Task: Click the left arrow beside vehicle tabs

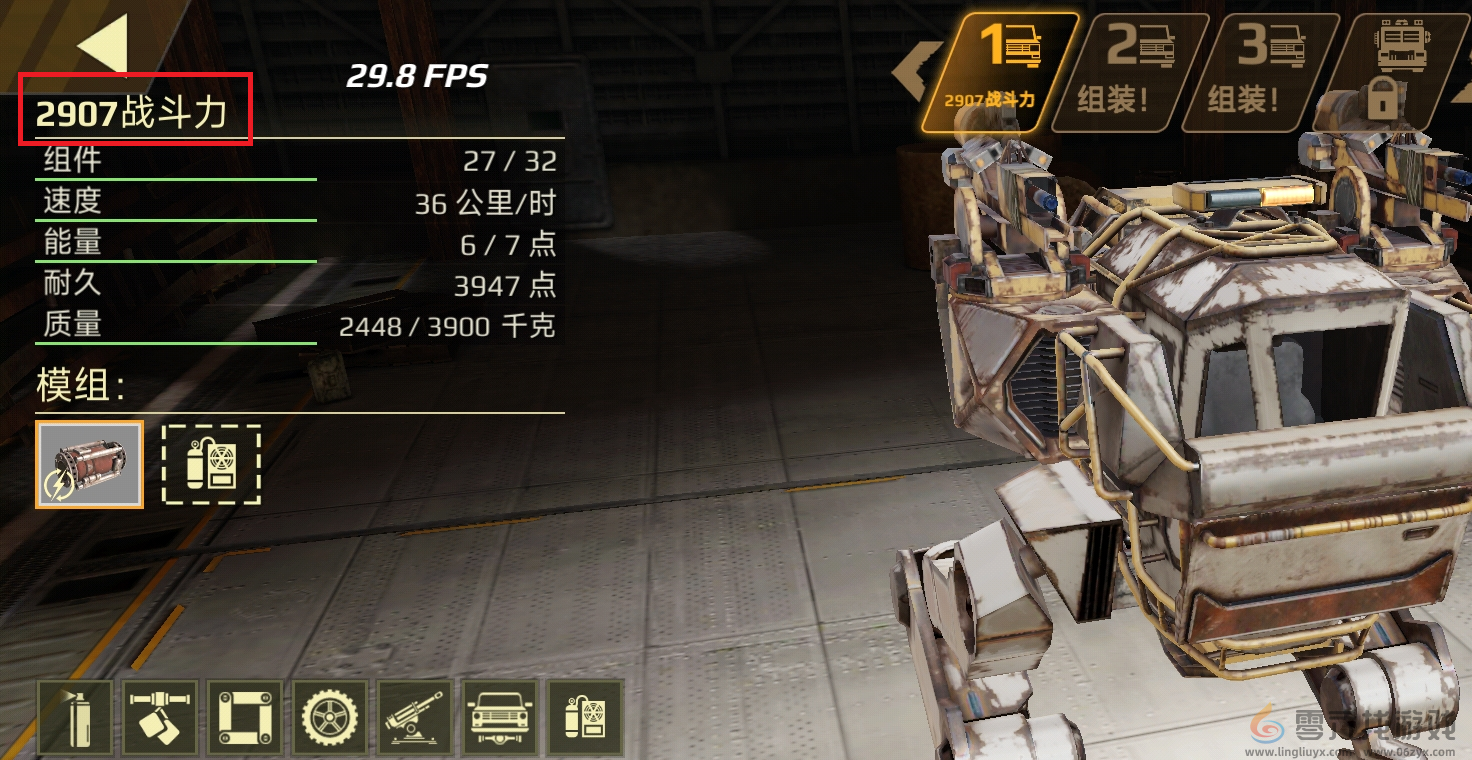Action: [912, 72]
